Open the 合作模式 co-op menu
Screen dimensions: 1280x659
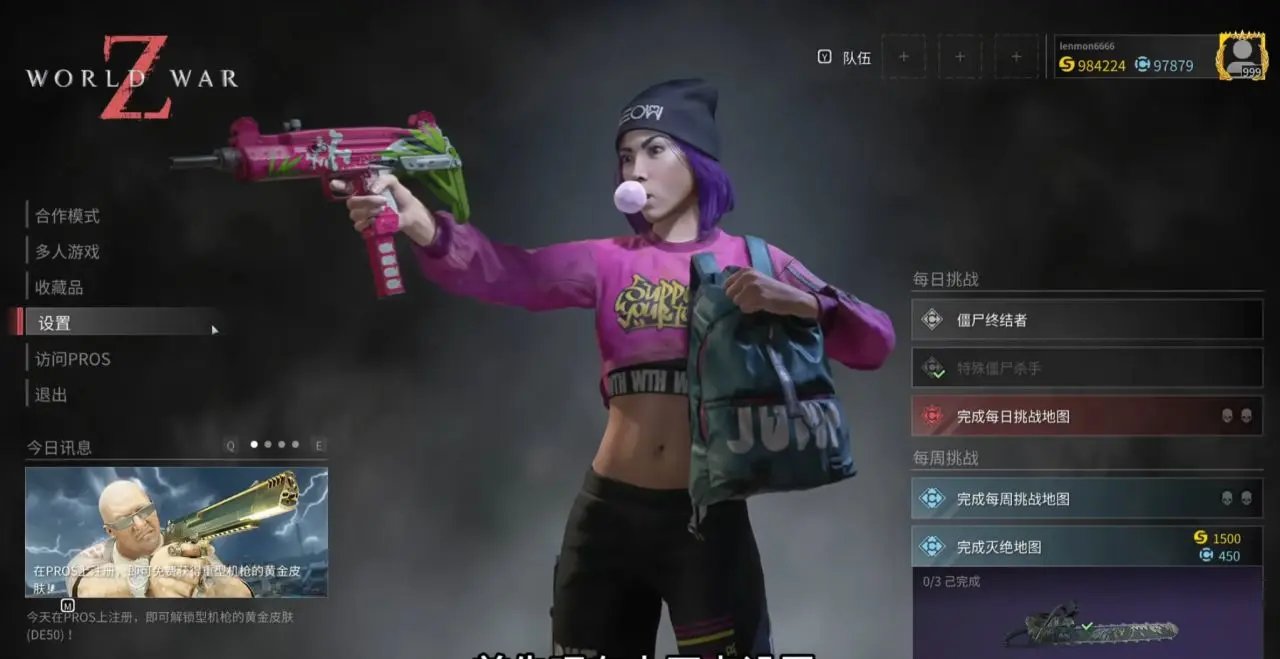(x=68, y=216)
